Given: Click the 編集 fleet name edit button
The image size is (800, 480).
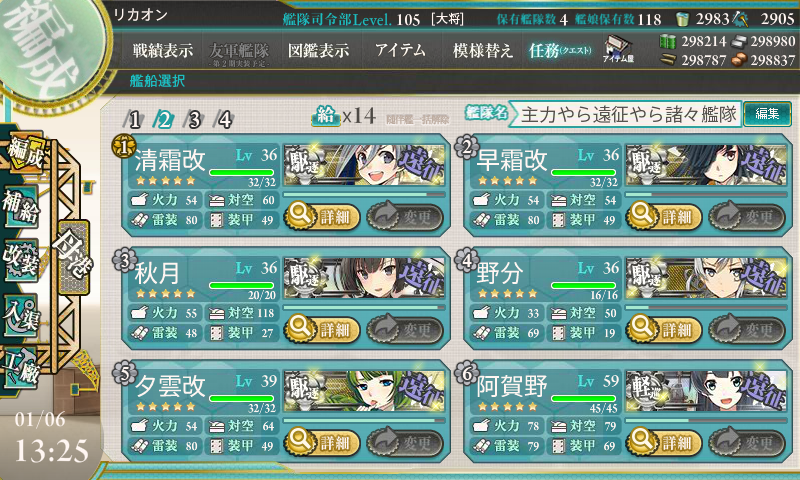Looking at the screenshot, I should pyautogui.click(x=767, y=114).
